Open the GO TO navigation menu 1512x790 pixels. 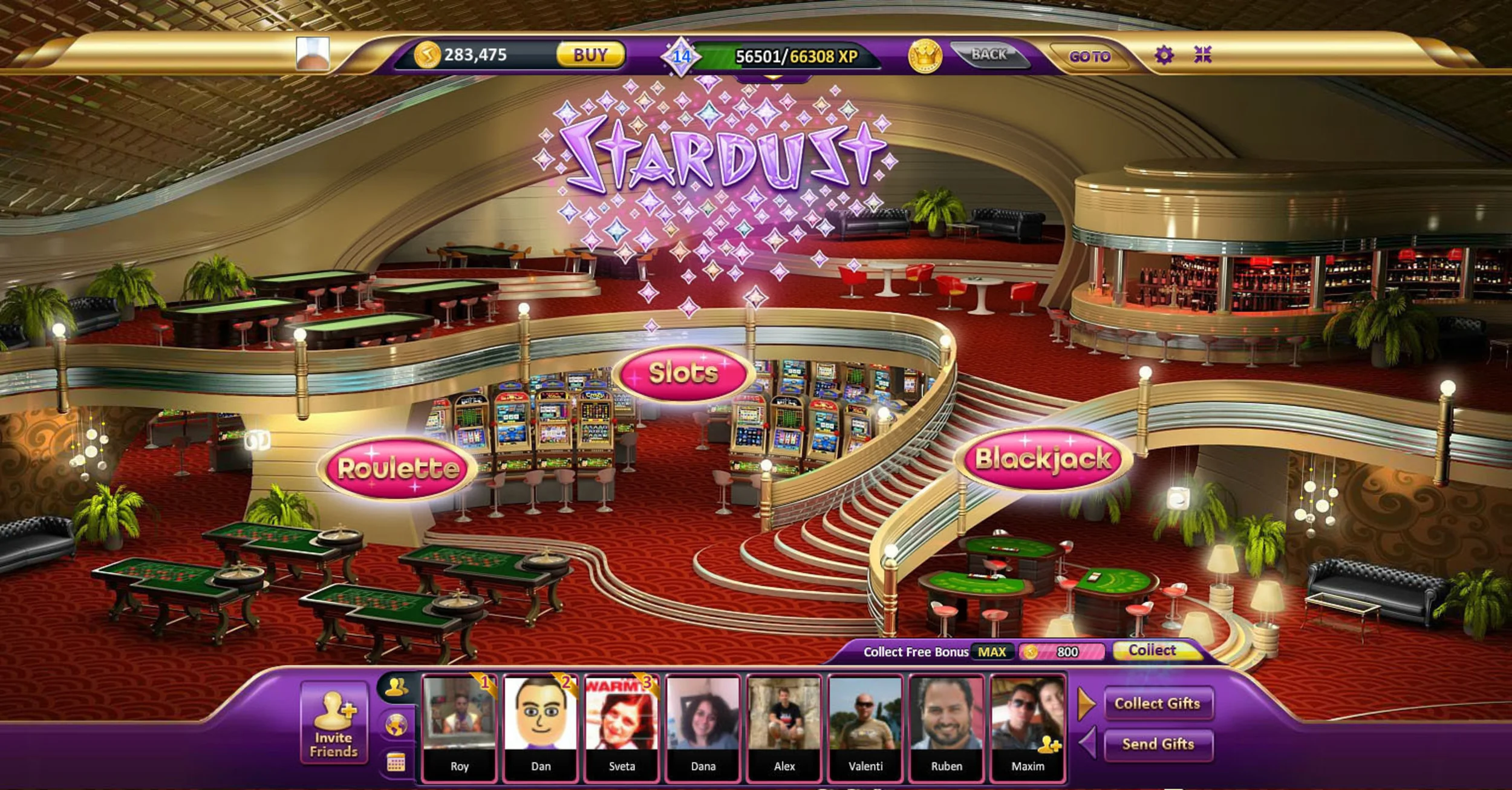coord(1092,56)
